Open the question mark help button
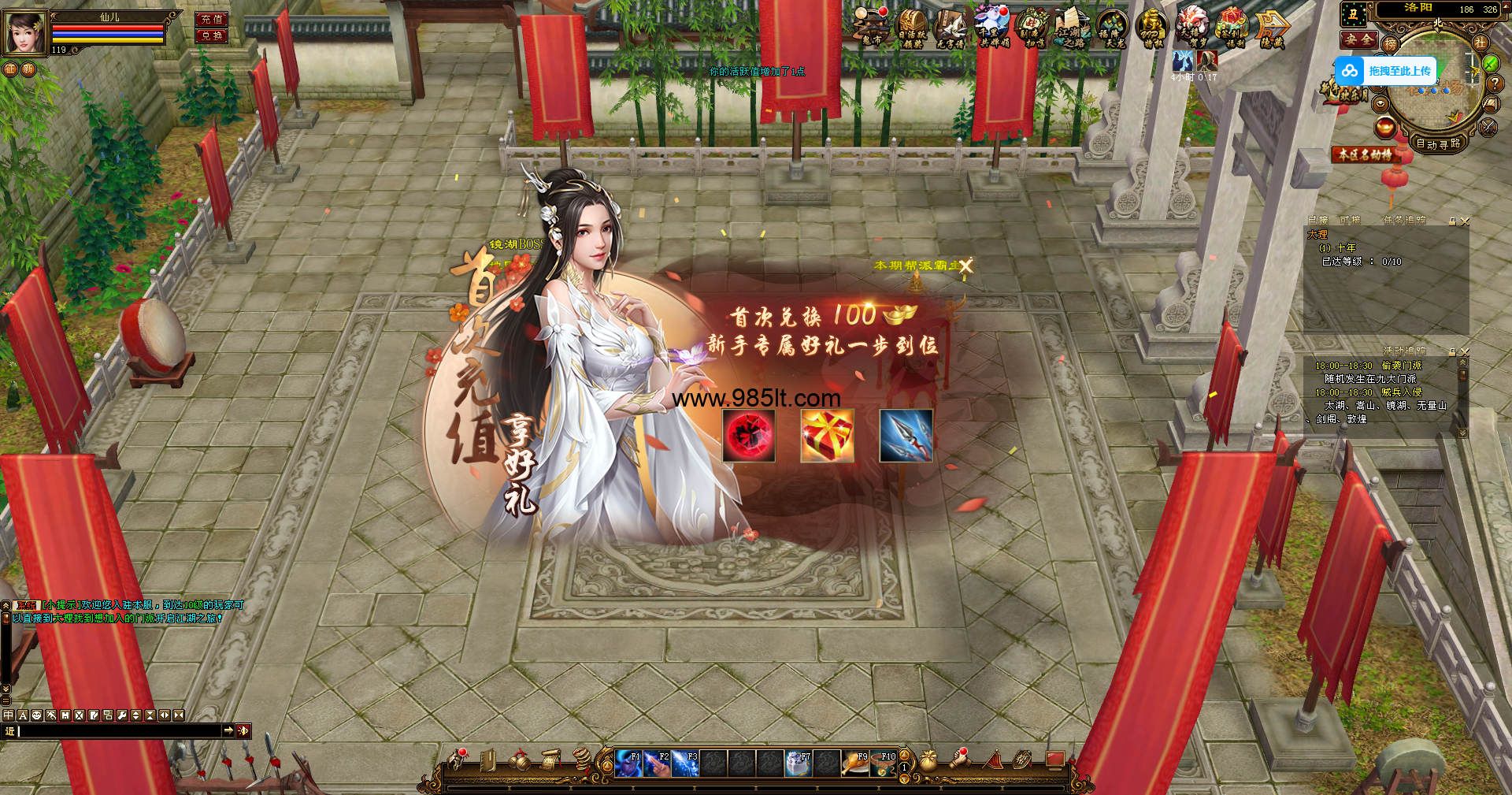Viewport: 1512px width, 795px height. [x=1494, y=83]
